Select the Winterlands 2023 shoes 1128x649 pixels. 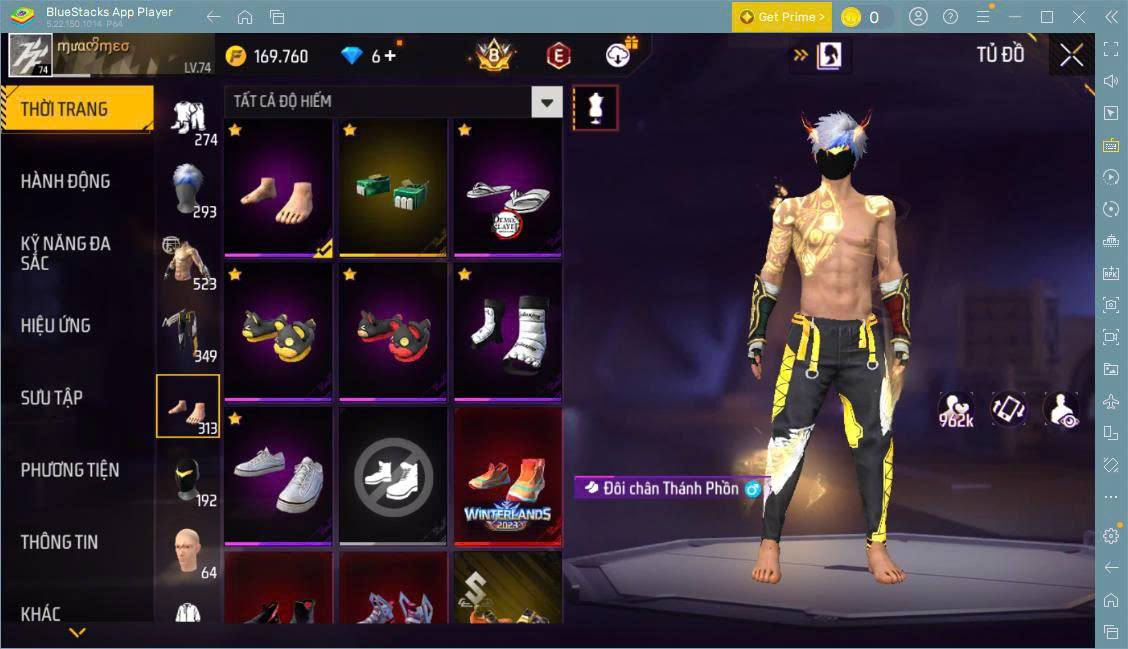pos(508,475)
